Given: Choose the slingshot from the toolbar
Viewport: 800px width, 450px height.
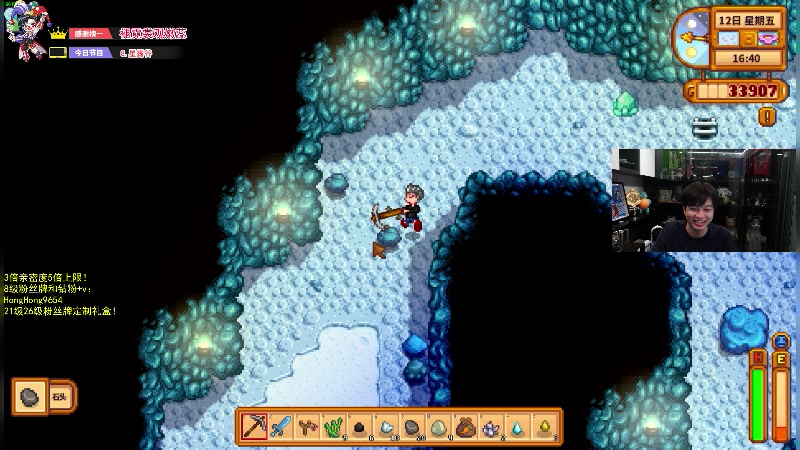Looking at the screenshot, I should pos(308,427).
